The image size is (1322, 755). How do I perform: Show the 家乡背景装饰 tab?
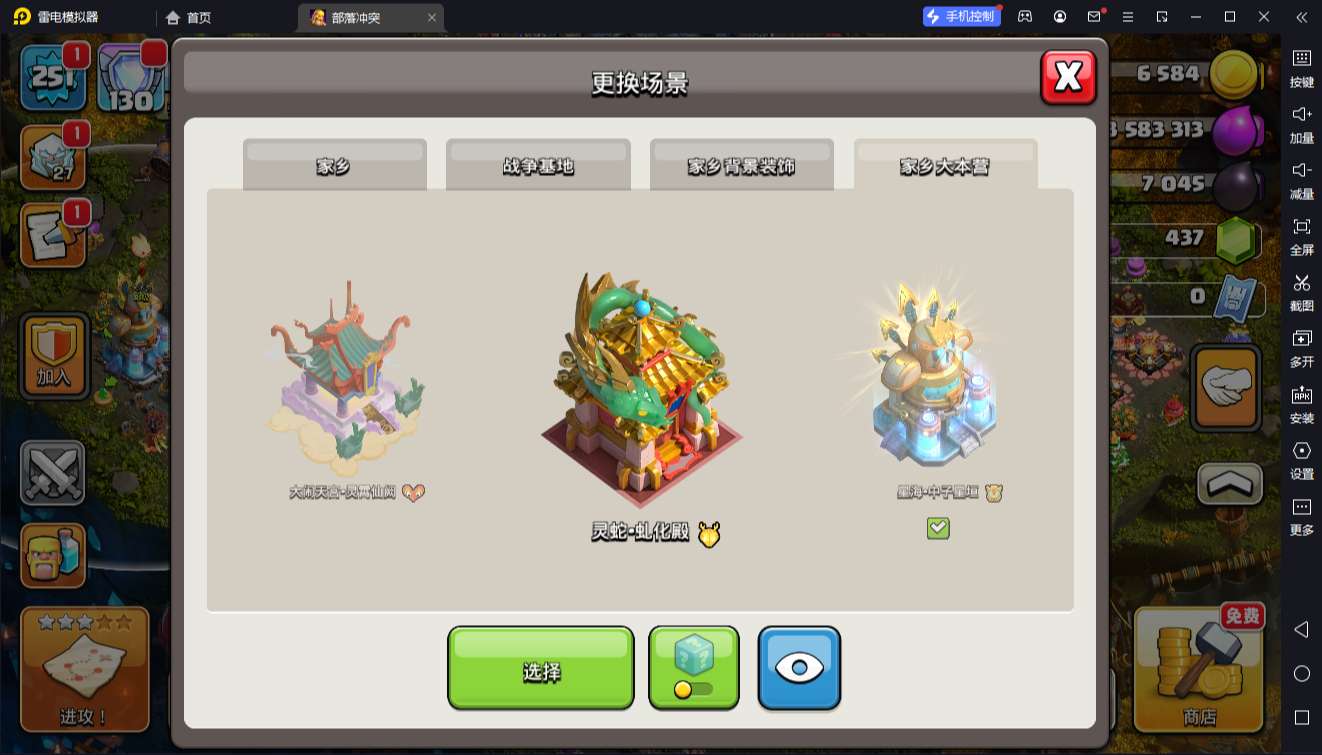[741, 165]
